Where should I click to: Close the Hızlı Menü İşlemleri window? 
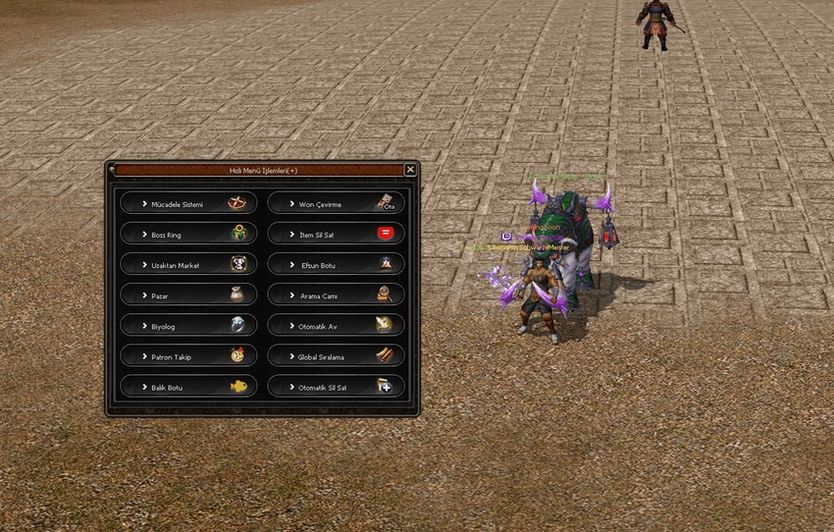tap(410, 170)
